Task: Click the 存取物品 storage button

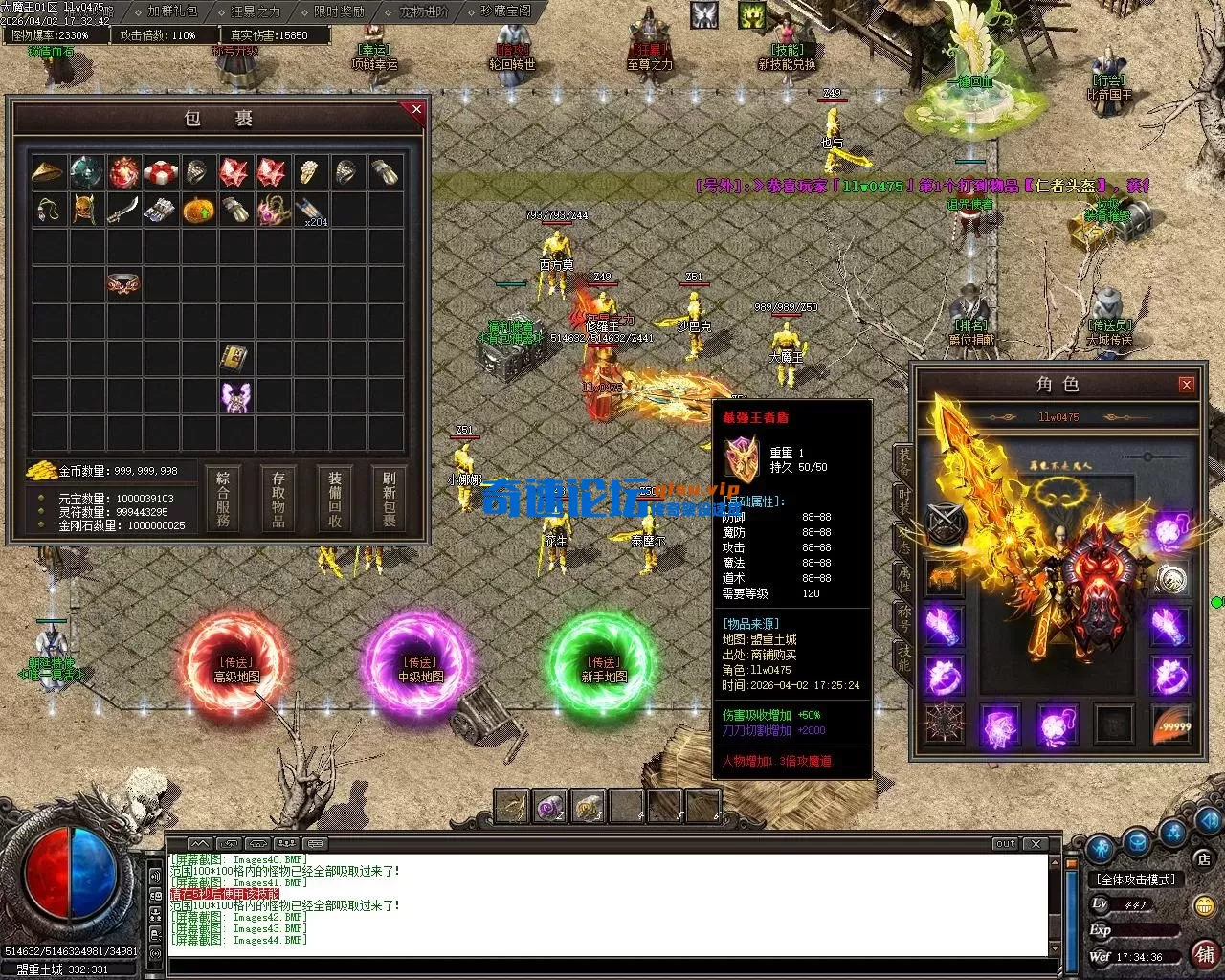Action: pyautogui.click(x=278, y=499)
